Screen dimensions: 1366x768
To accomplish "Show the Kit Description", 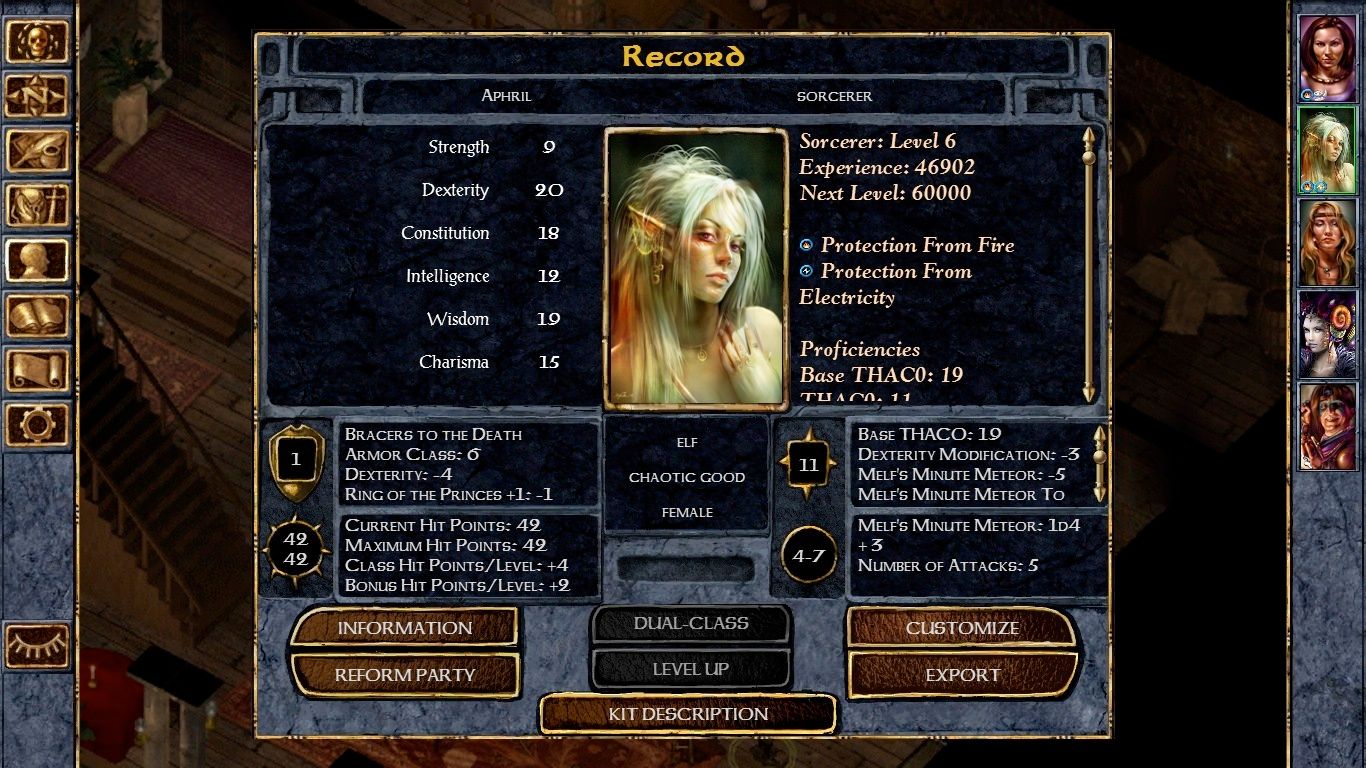I will [x=688, y=714].
